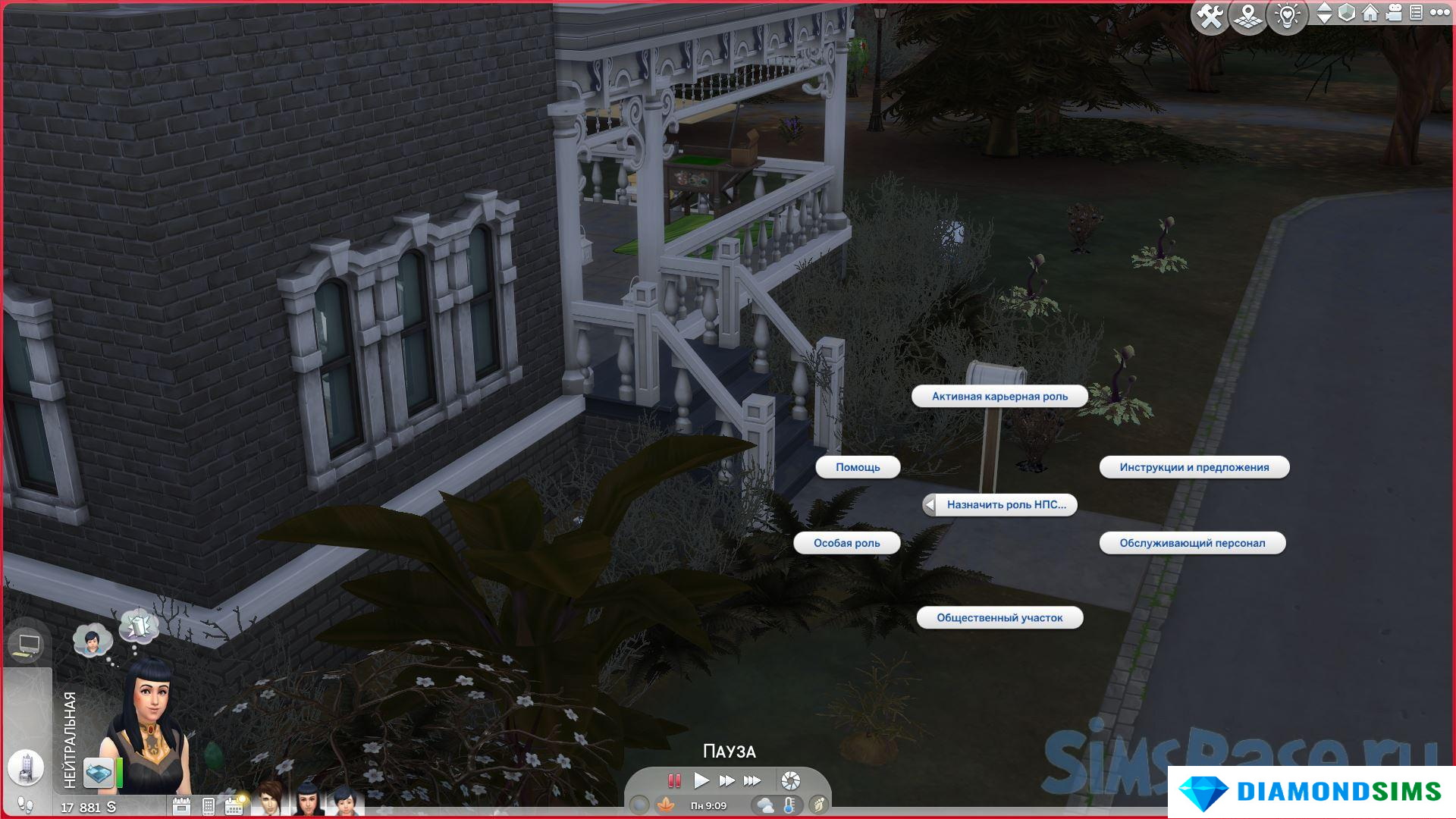Resume game at normal play speed
Viewport: 1456px width, 819px height.
pyautogui.click(x=701, y=780)
